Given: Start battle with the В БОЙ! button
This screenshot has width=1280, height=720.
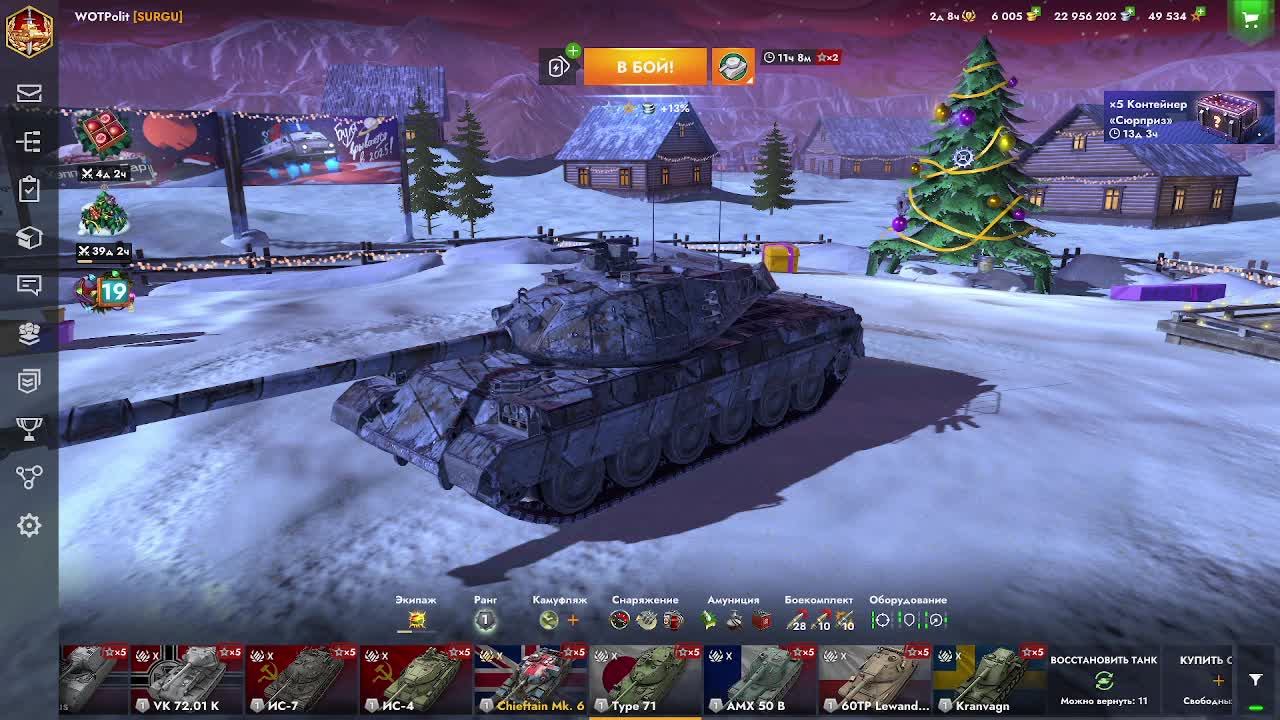Looking at the screenshot, I should [645, 67].
